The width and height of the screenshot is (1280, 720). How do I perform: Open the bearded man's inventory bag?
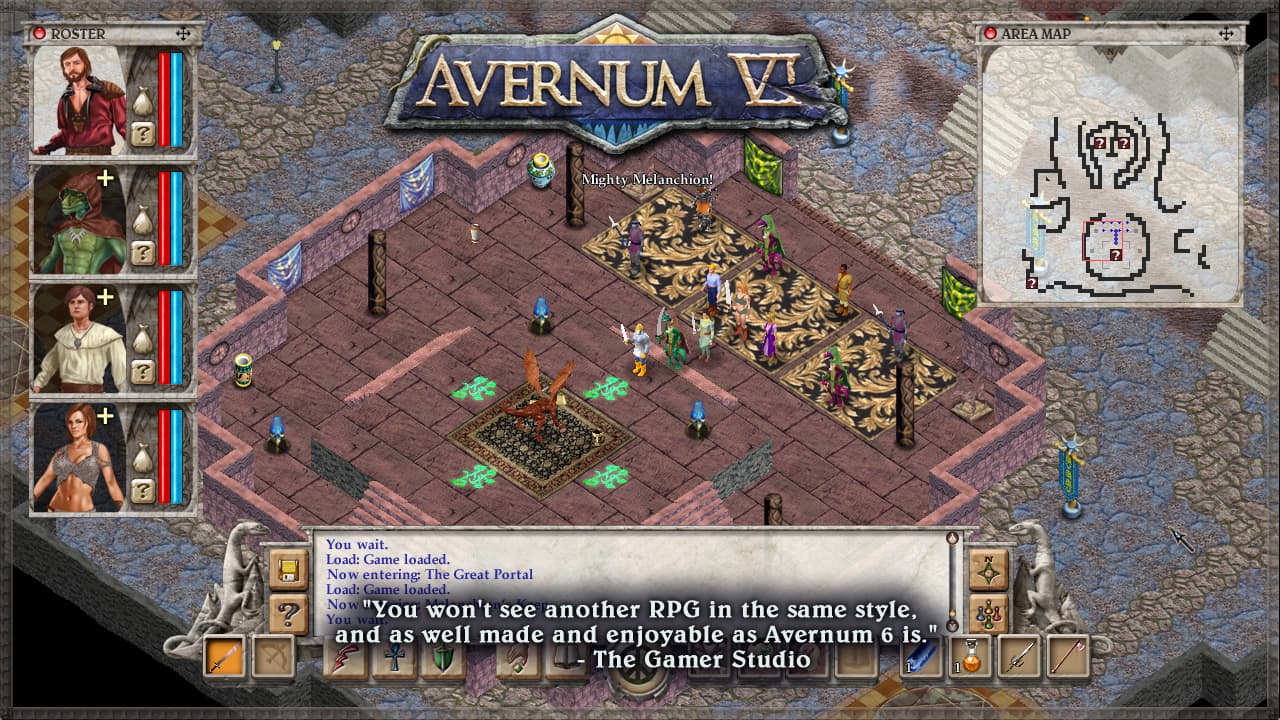point(143,103)
